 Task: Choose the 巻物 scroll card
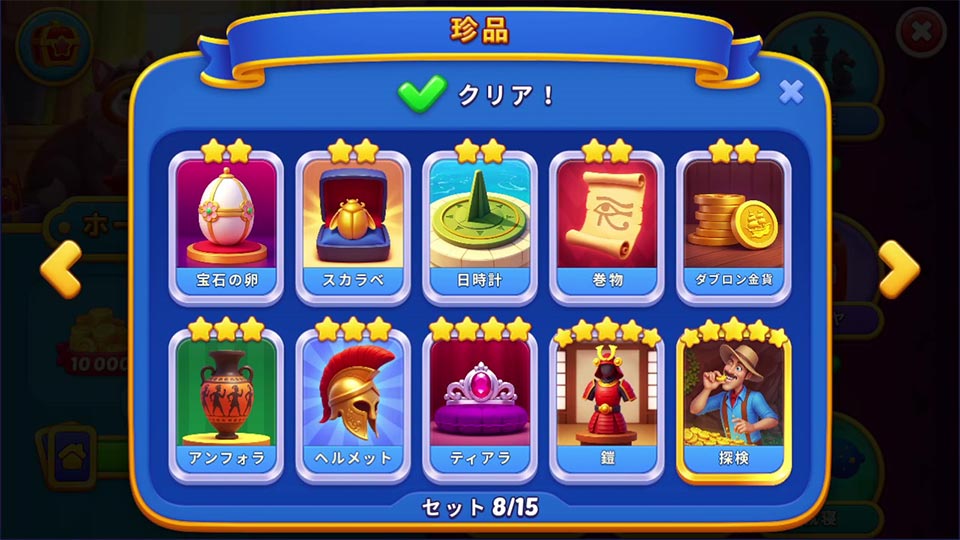click(607, 225)
